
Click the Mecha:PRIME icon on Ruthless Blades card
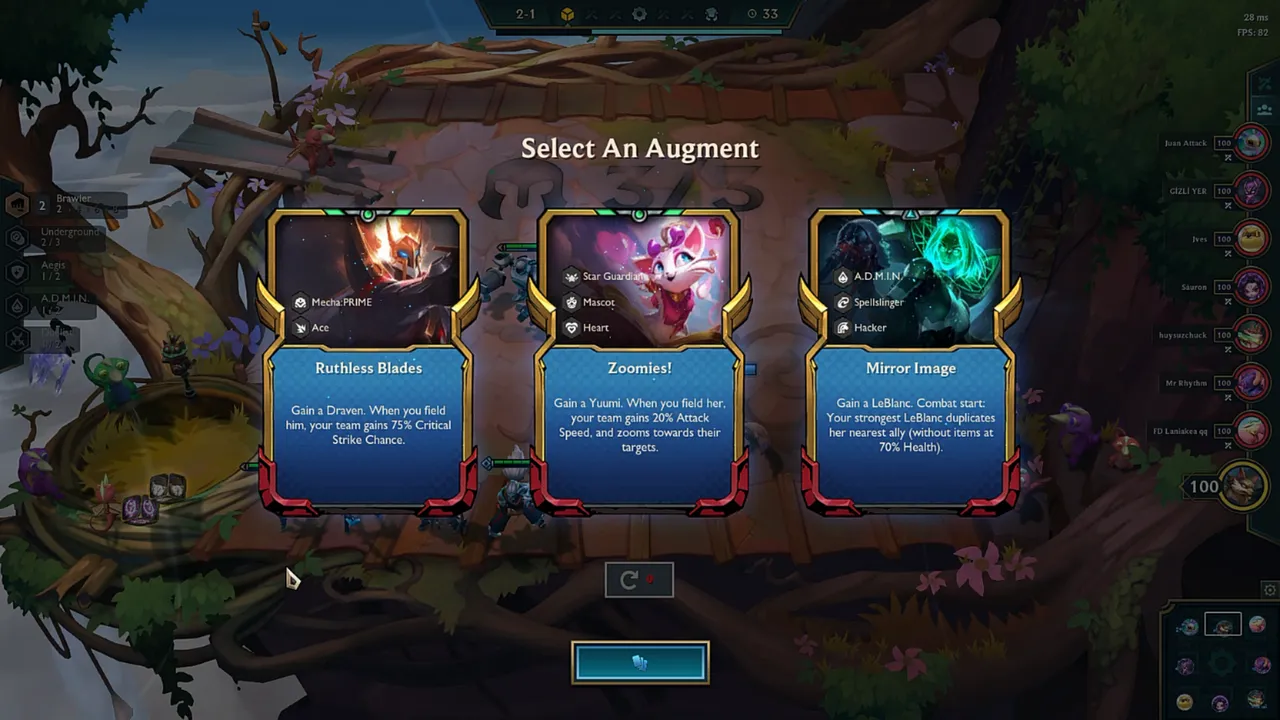click(300, 302)
